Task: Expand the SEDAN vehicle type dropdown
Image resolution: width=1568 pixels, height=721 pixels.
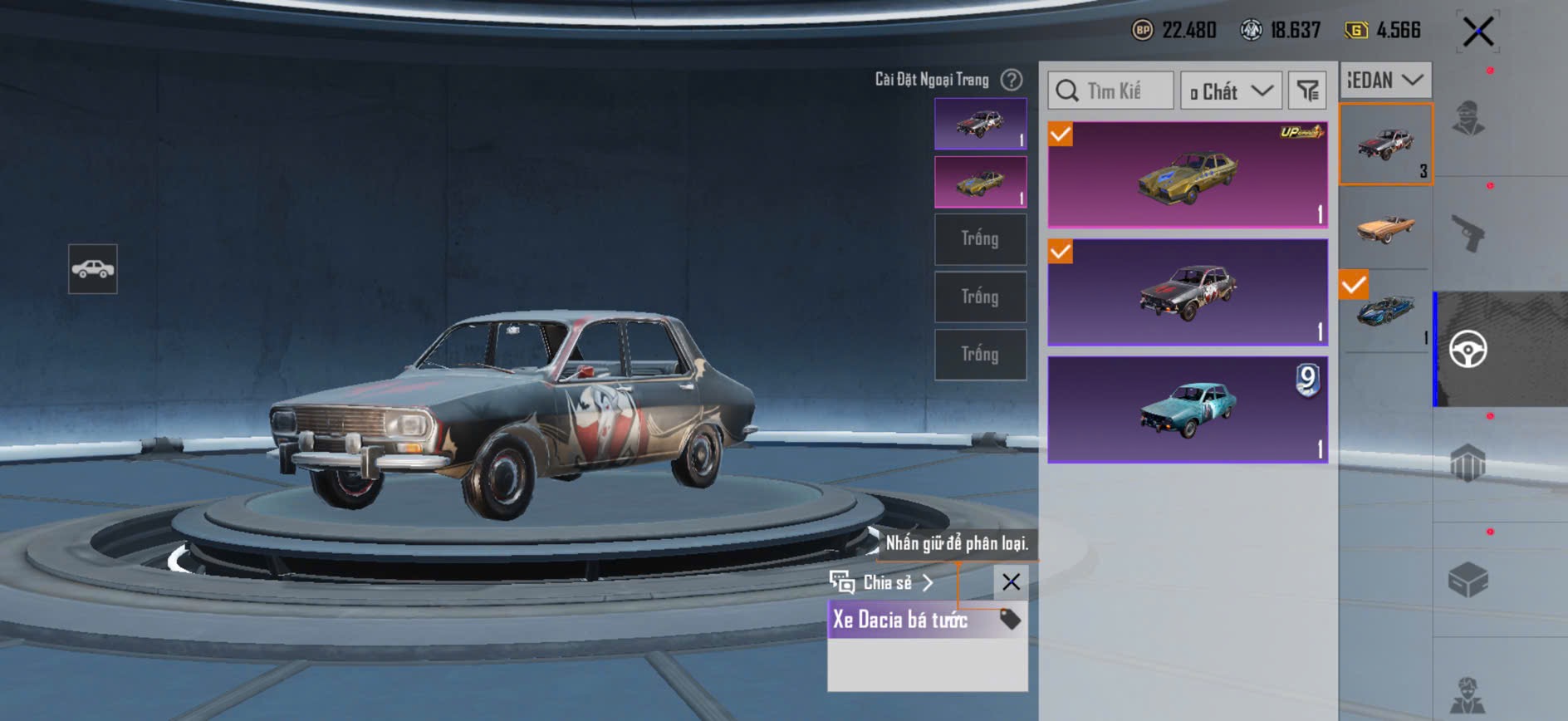Action: [x=1384, y=81]
